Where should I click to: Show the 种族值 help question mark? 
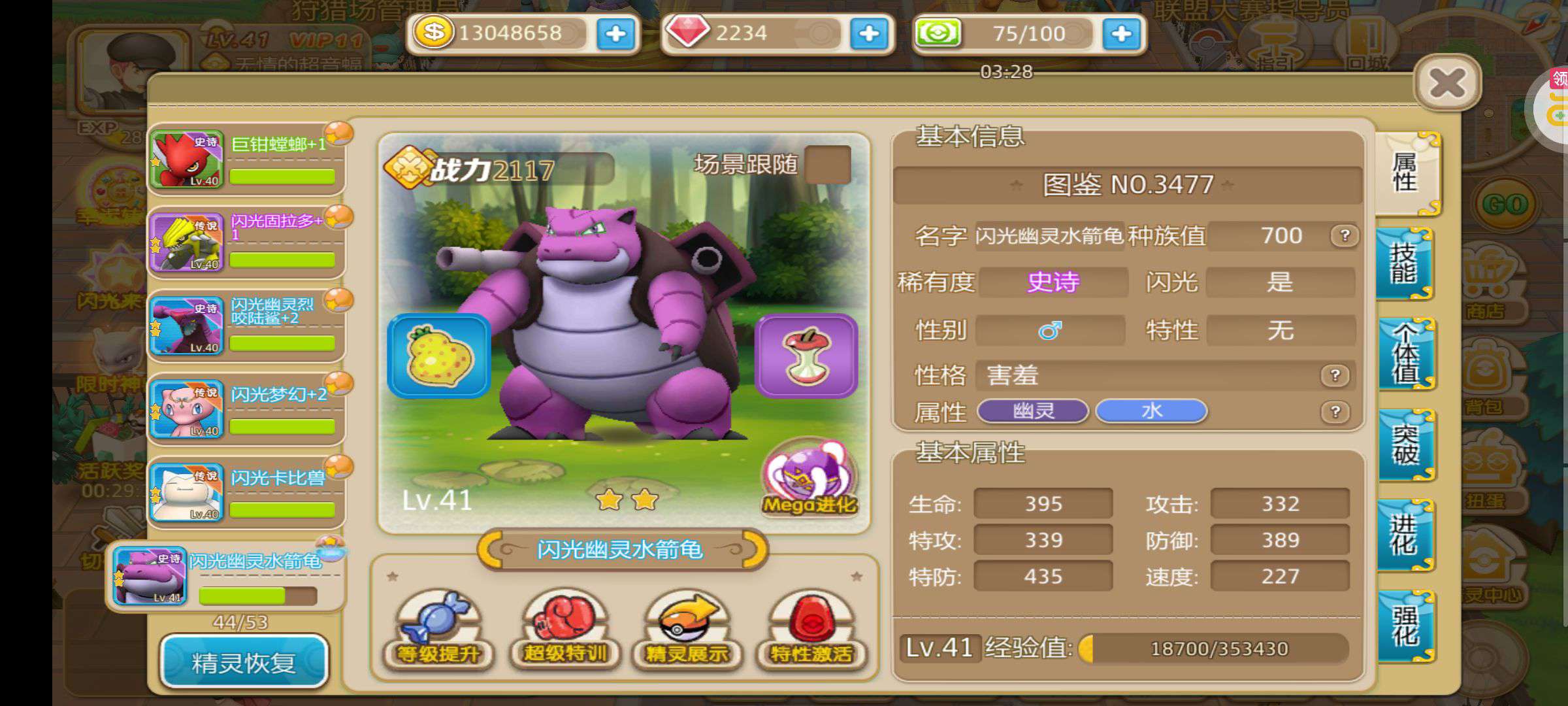click(1345, 235)
